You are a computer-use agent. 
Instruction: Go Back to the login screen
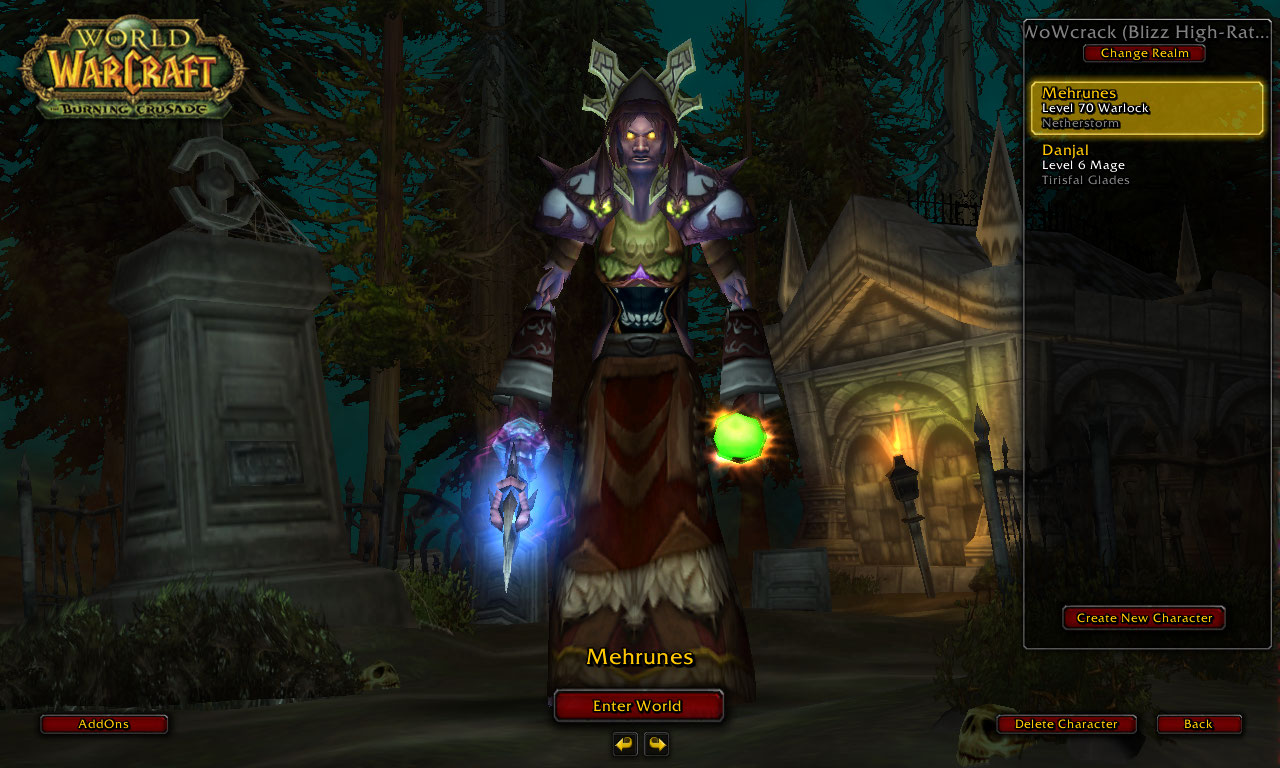click(x=1198, y=724)
